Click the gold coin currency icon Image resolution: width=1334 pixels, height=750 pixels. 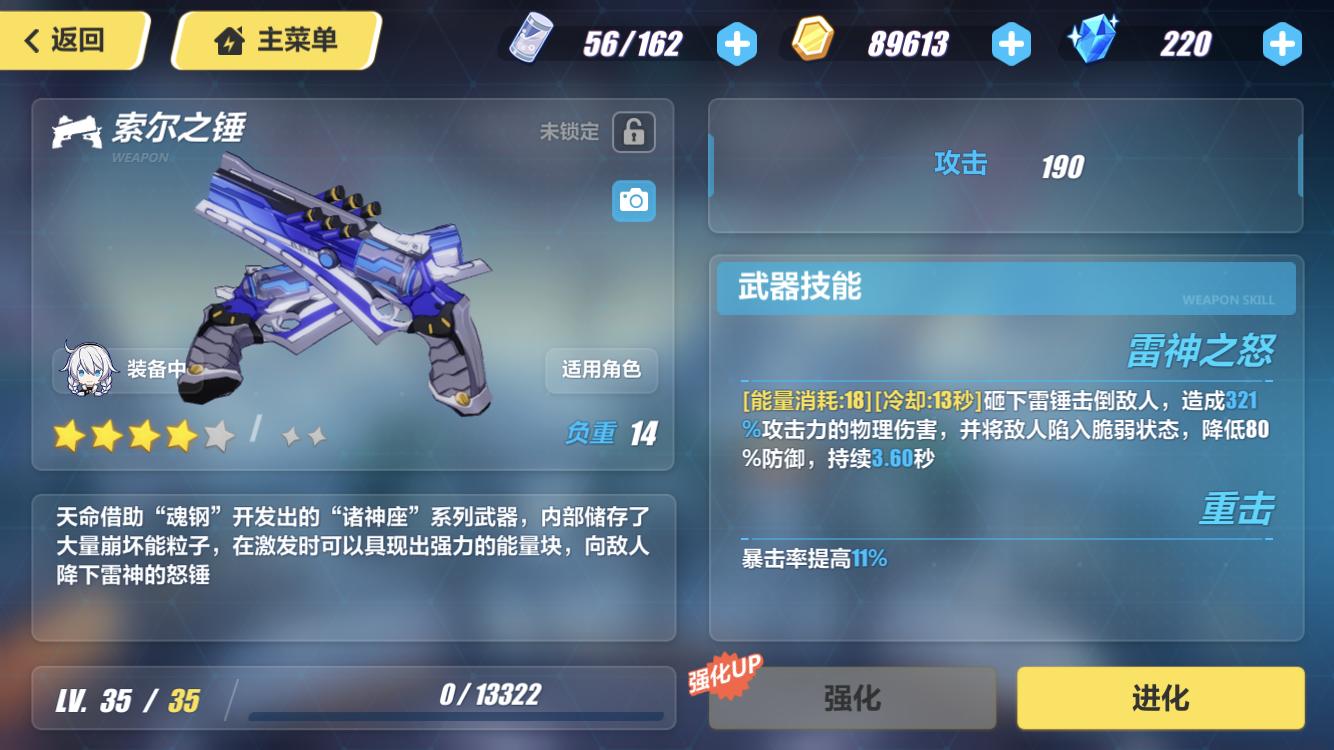(812, 42)
